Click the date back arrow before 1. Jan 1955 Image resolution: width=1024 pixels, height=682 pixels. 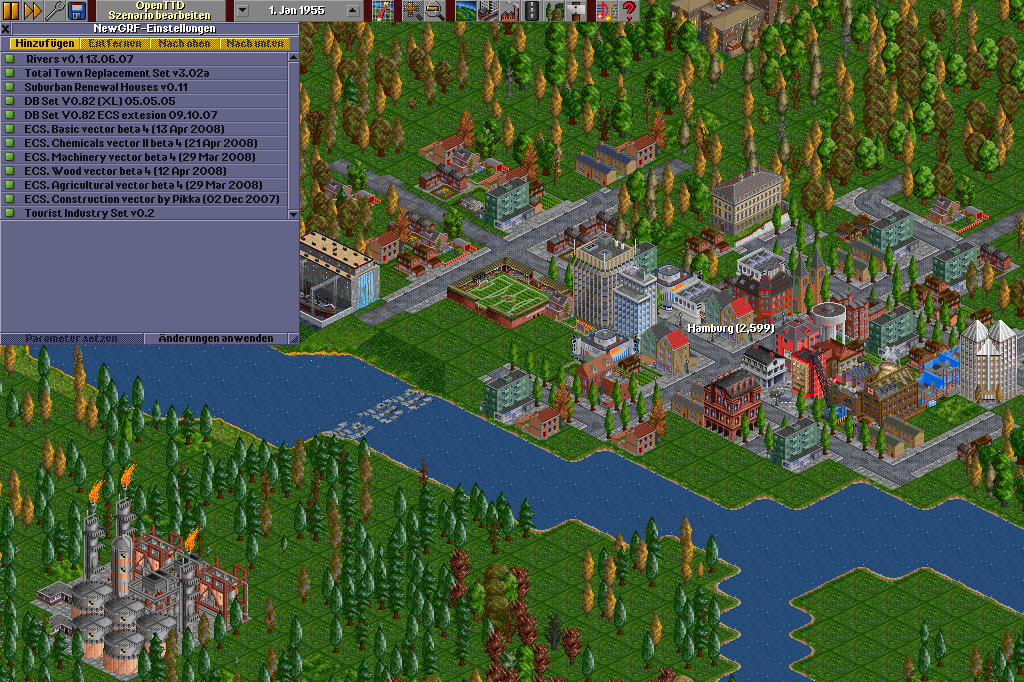tap(243, 10)
